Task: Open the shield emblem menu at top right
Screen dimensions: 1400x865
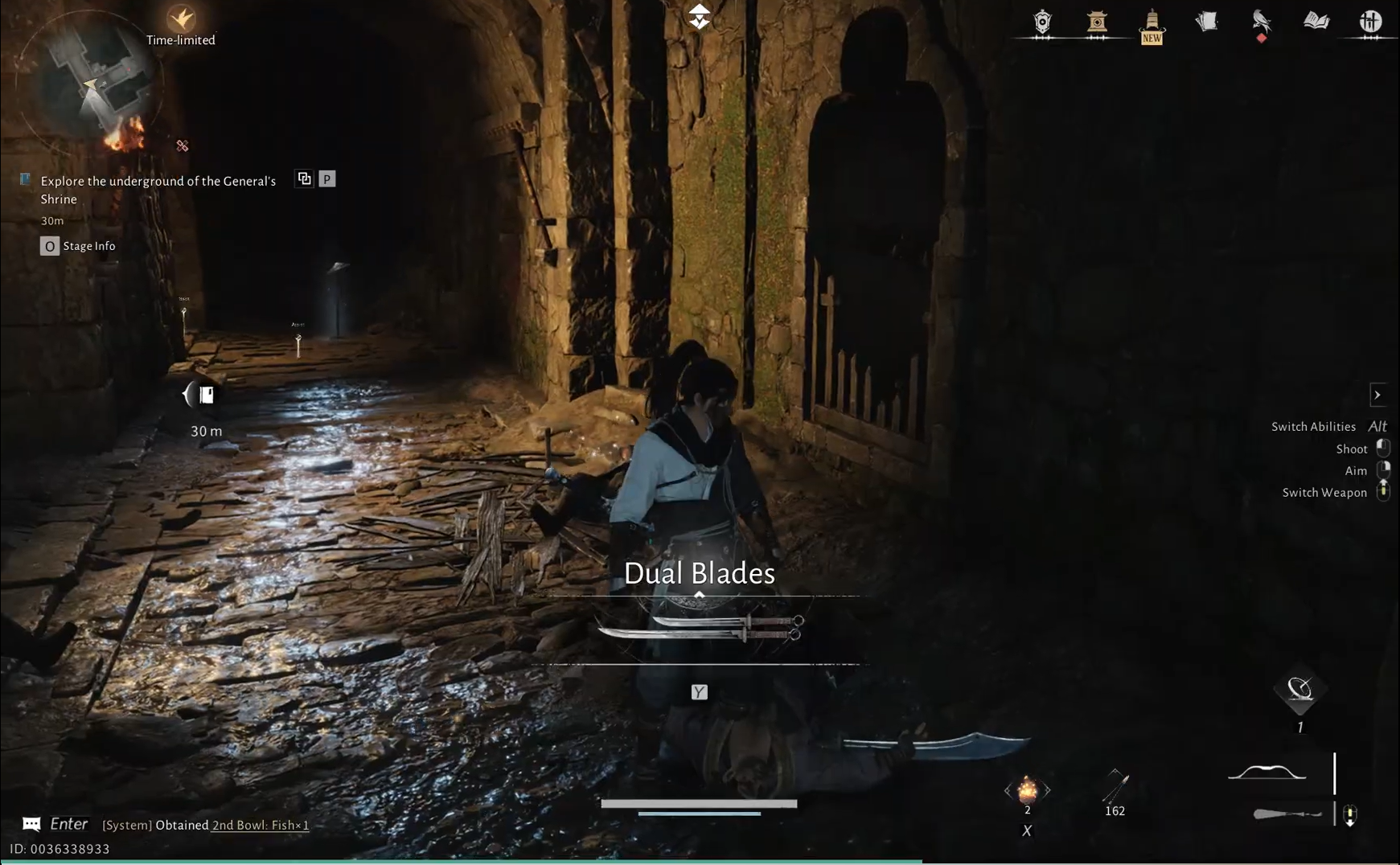Action: (1041, 23)
